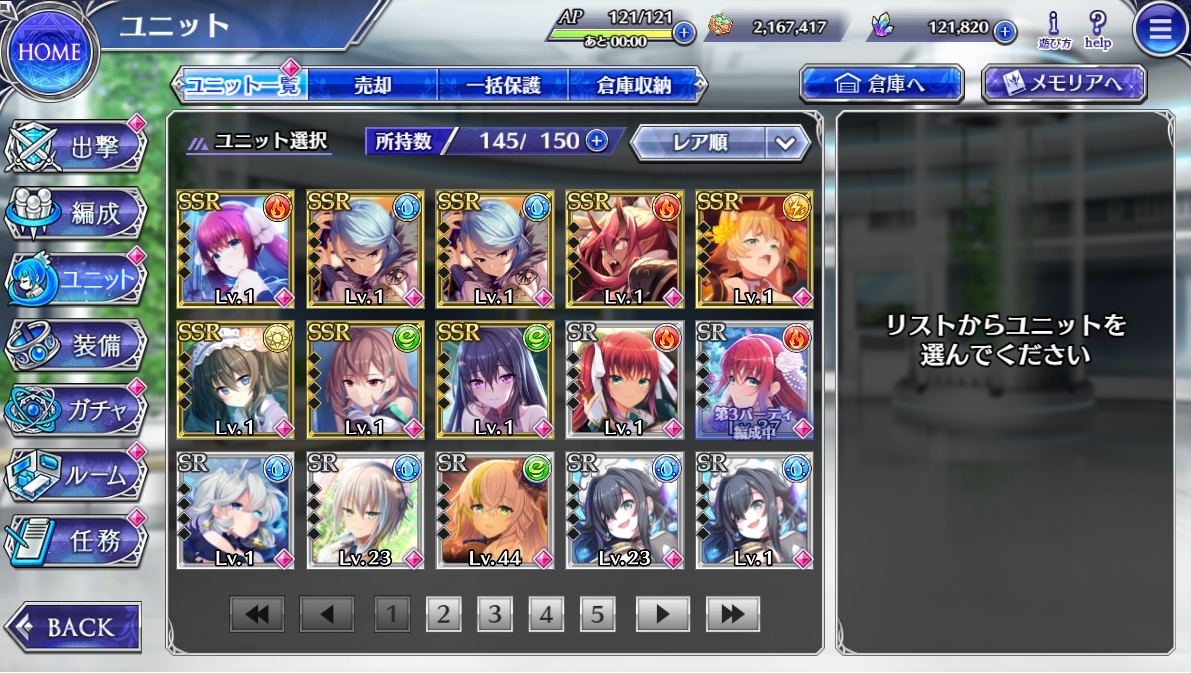Switch to the 売却 sell tab
This screenshot has width=1191, height=673.
pos(372,85)
